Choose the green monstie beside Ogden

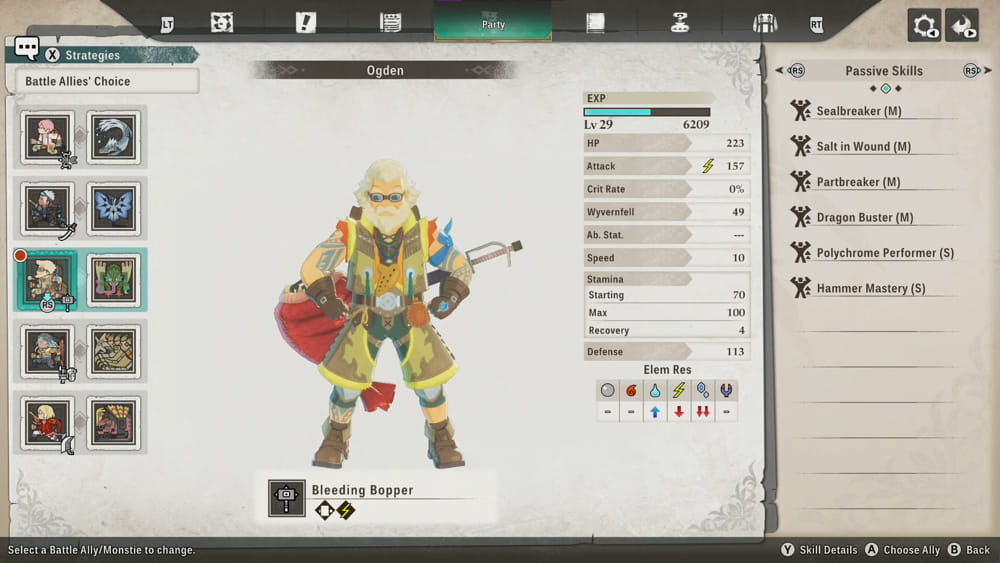point(114,279)
